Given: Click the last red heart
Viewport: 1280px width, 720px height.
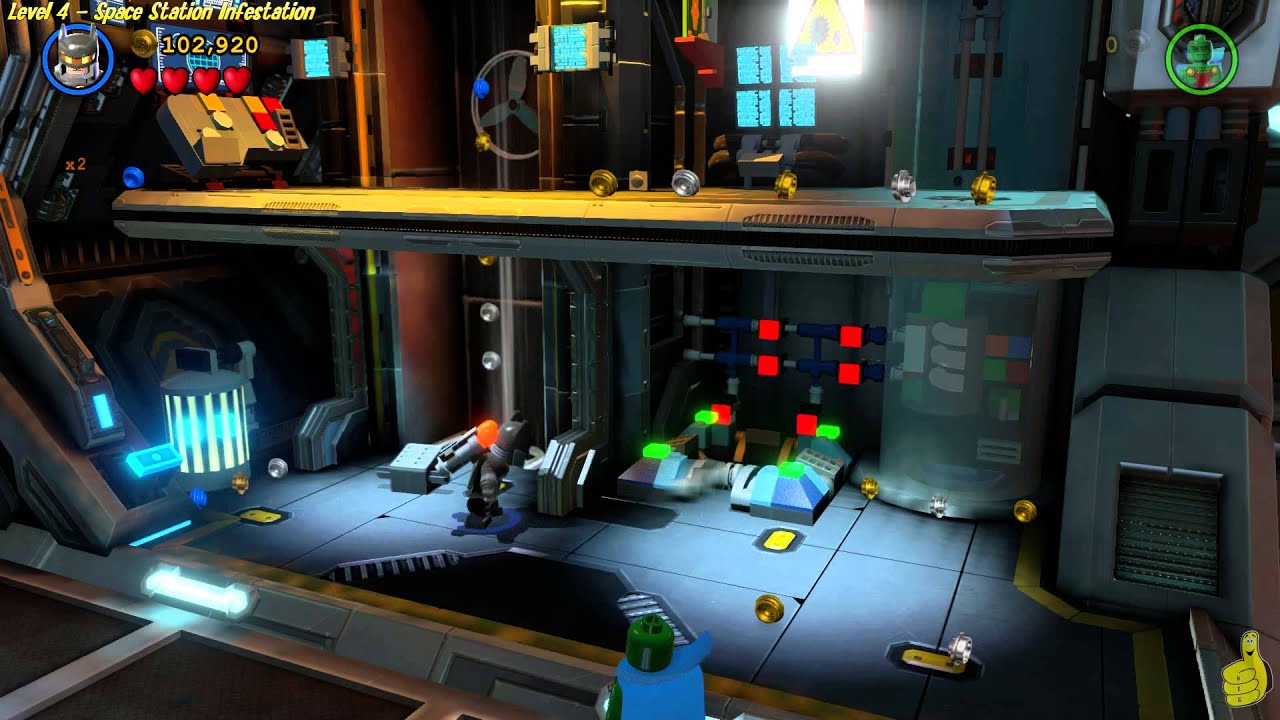Looking at the screenshot, I should tap(236, 83).
